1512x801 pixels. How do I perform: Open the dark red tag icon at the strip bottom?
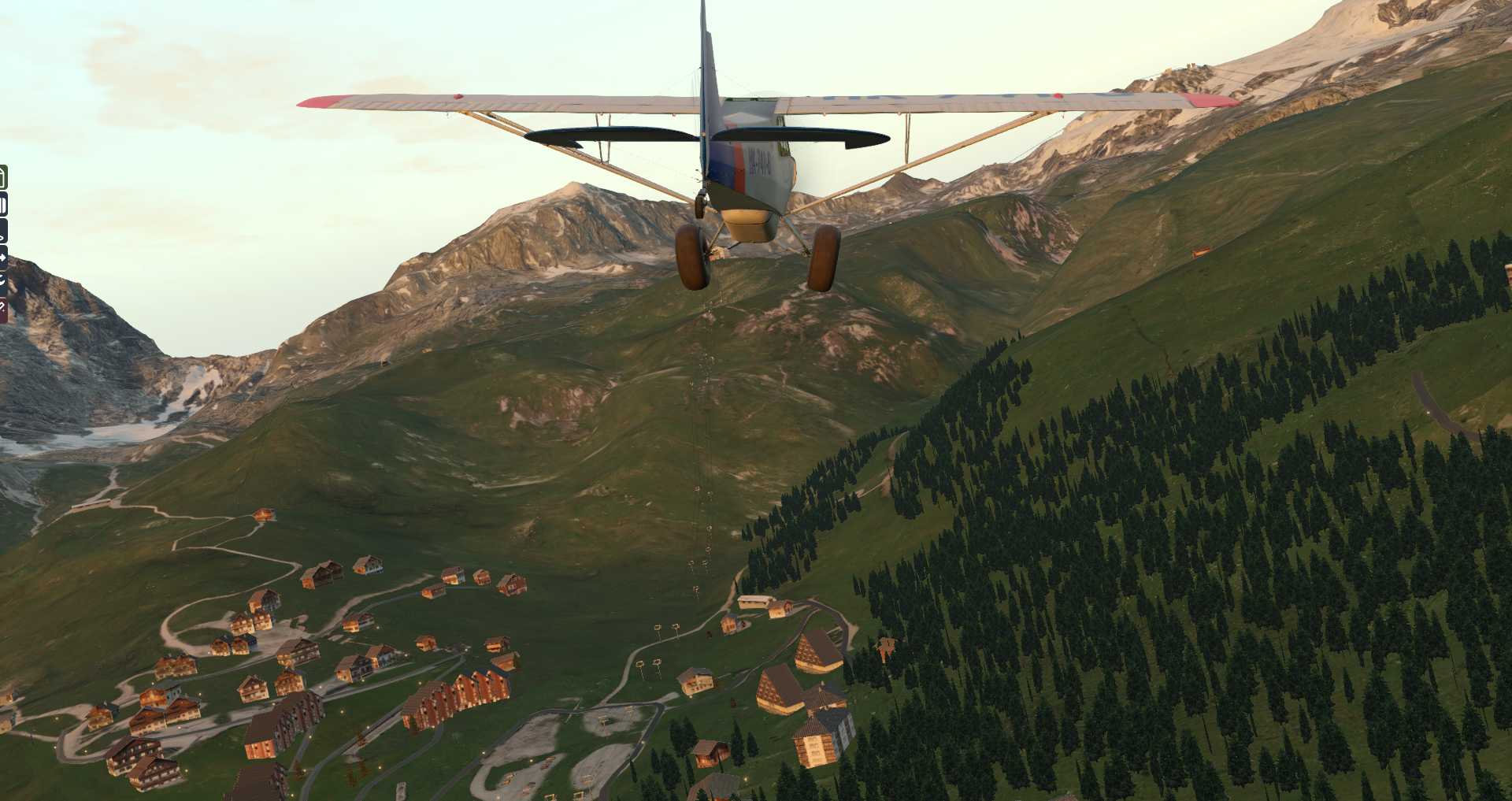[3, 309]
